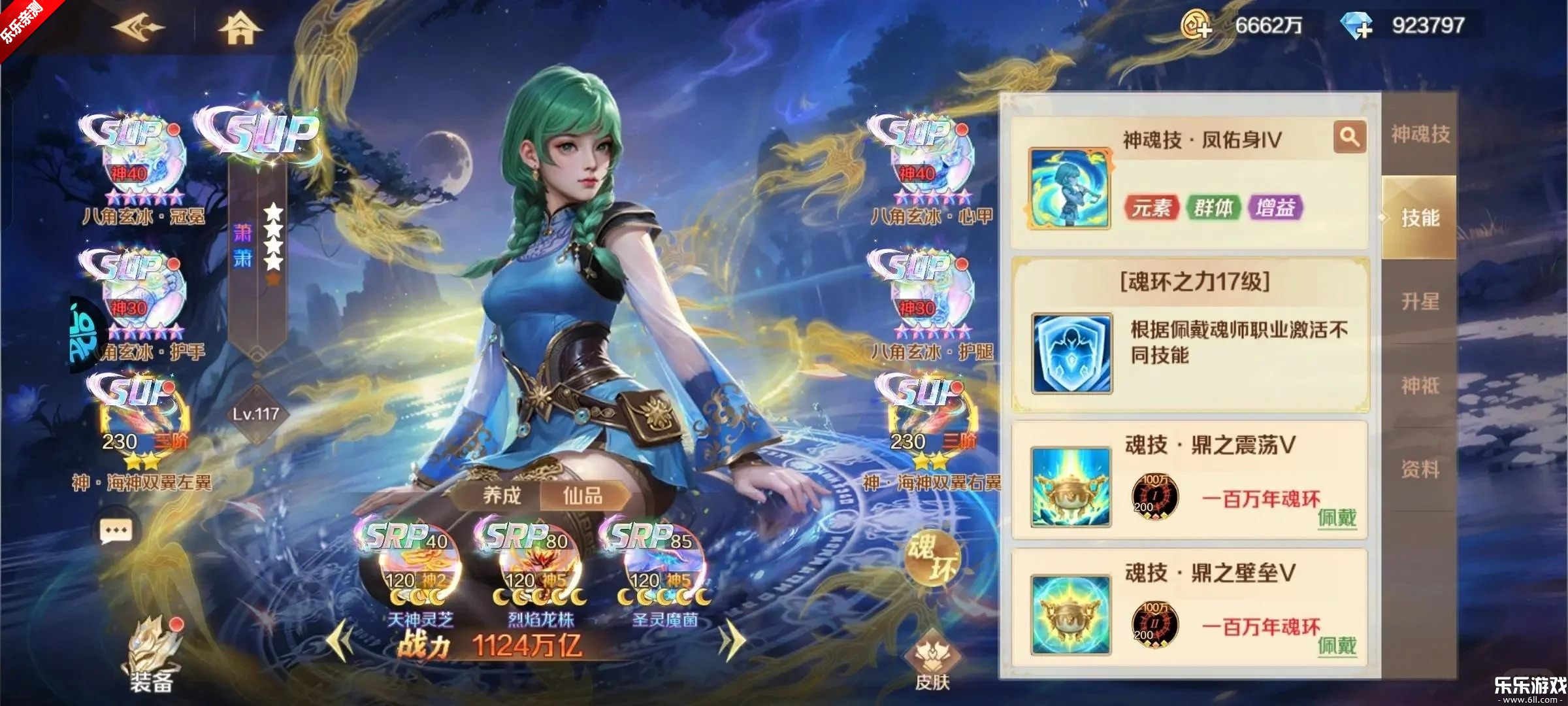Open the 装备 equipment panel

[152, 663]
